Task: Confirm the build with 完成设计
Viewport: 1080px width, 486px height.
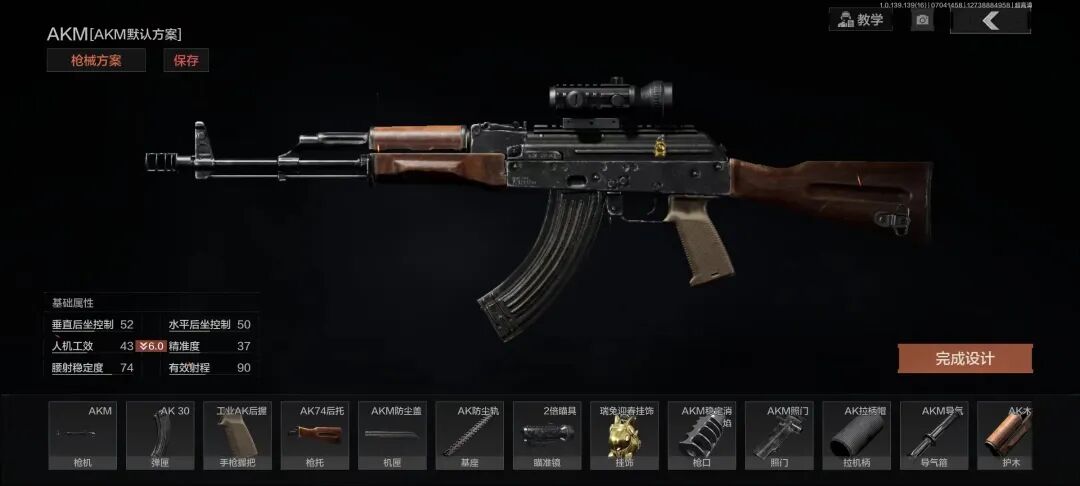Action: click(x=964, y=358)
